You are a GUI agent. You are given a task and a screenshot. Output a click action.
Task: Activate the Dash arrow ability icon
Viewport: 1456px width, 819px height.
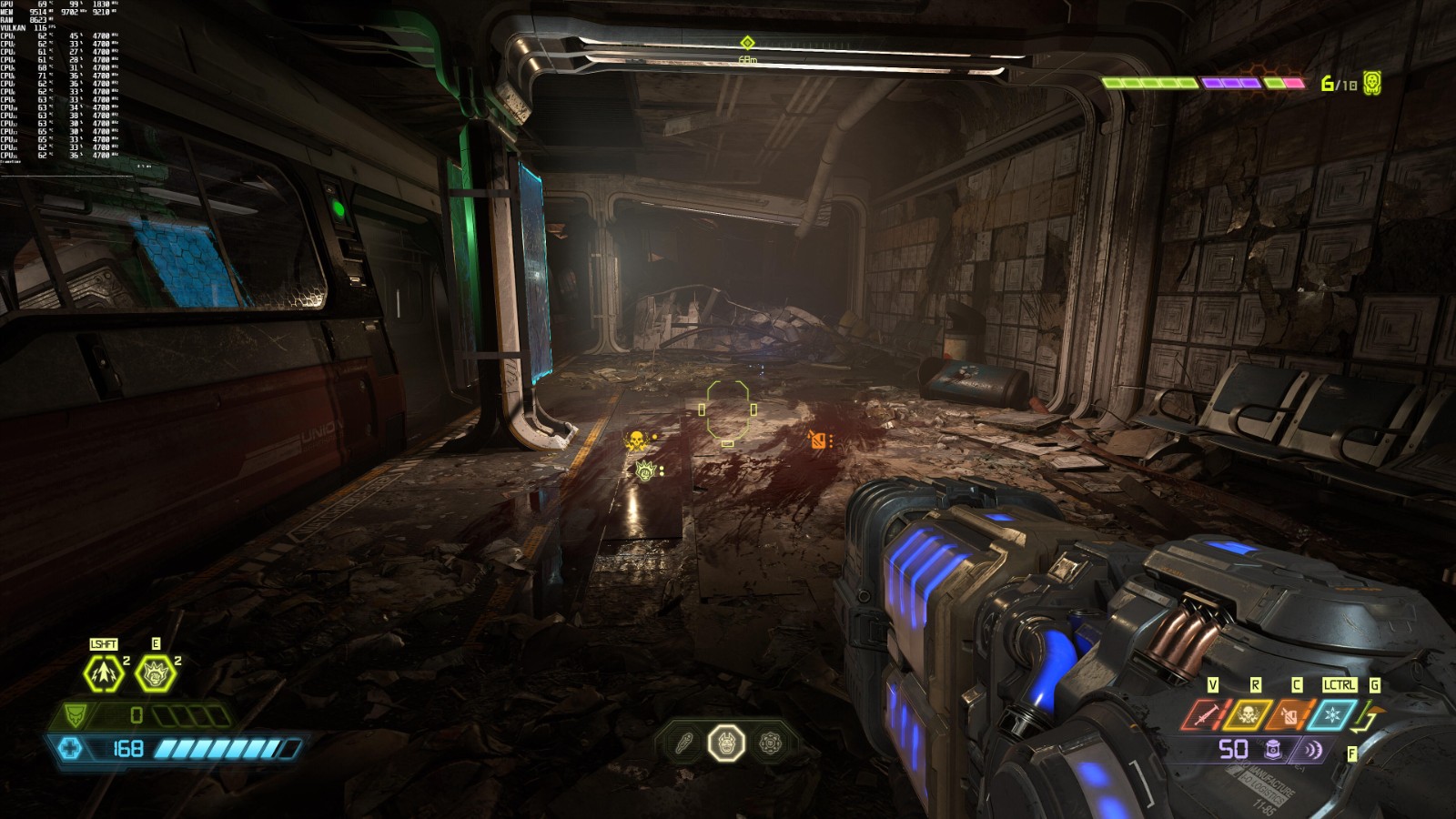(x=103, y=673)
